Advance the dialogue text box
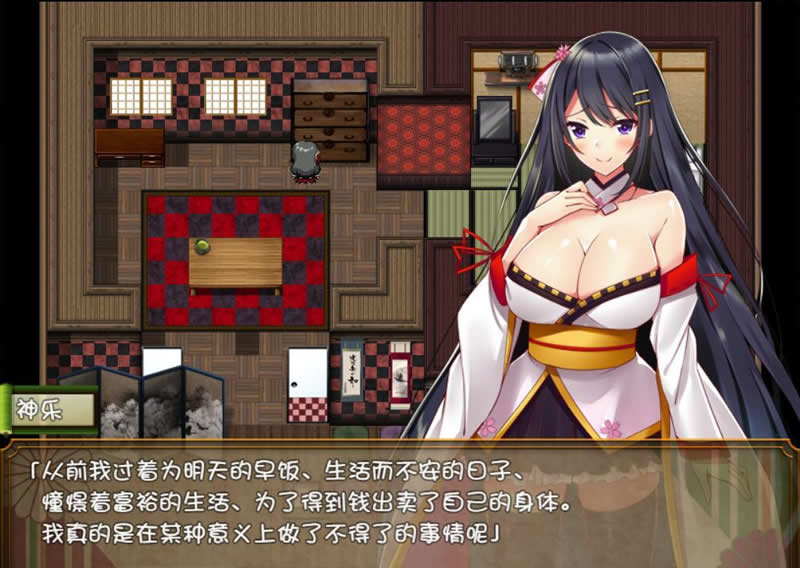The height and width of the screenshot is (568, 800). (400, 500)
